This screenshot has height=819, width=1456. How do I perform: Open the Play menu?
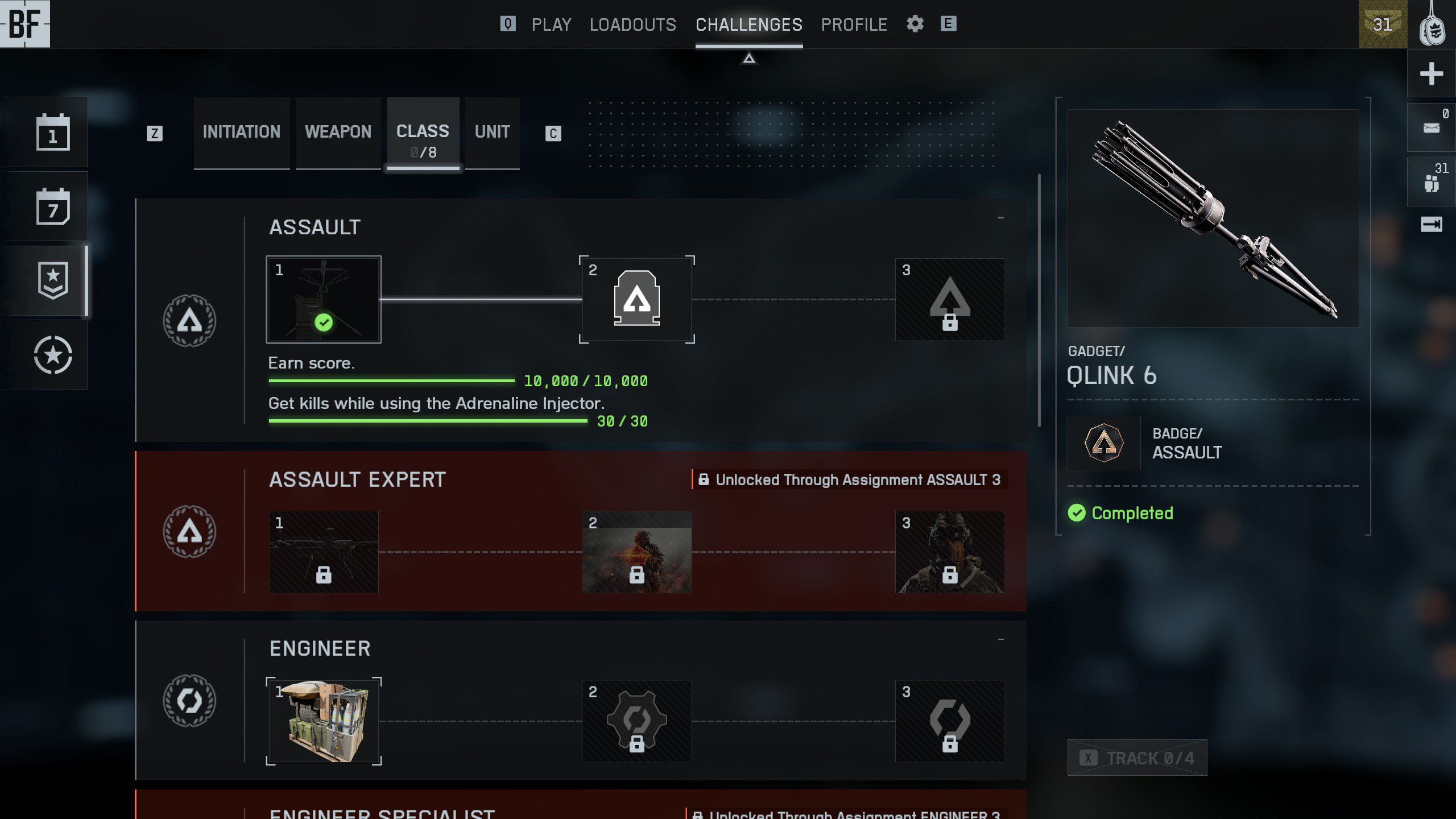coord(551,24)
